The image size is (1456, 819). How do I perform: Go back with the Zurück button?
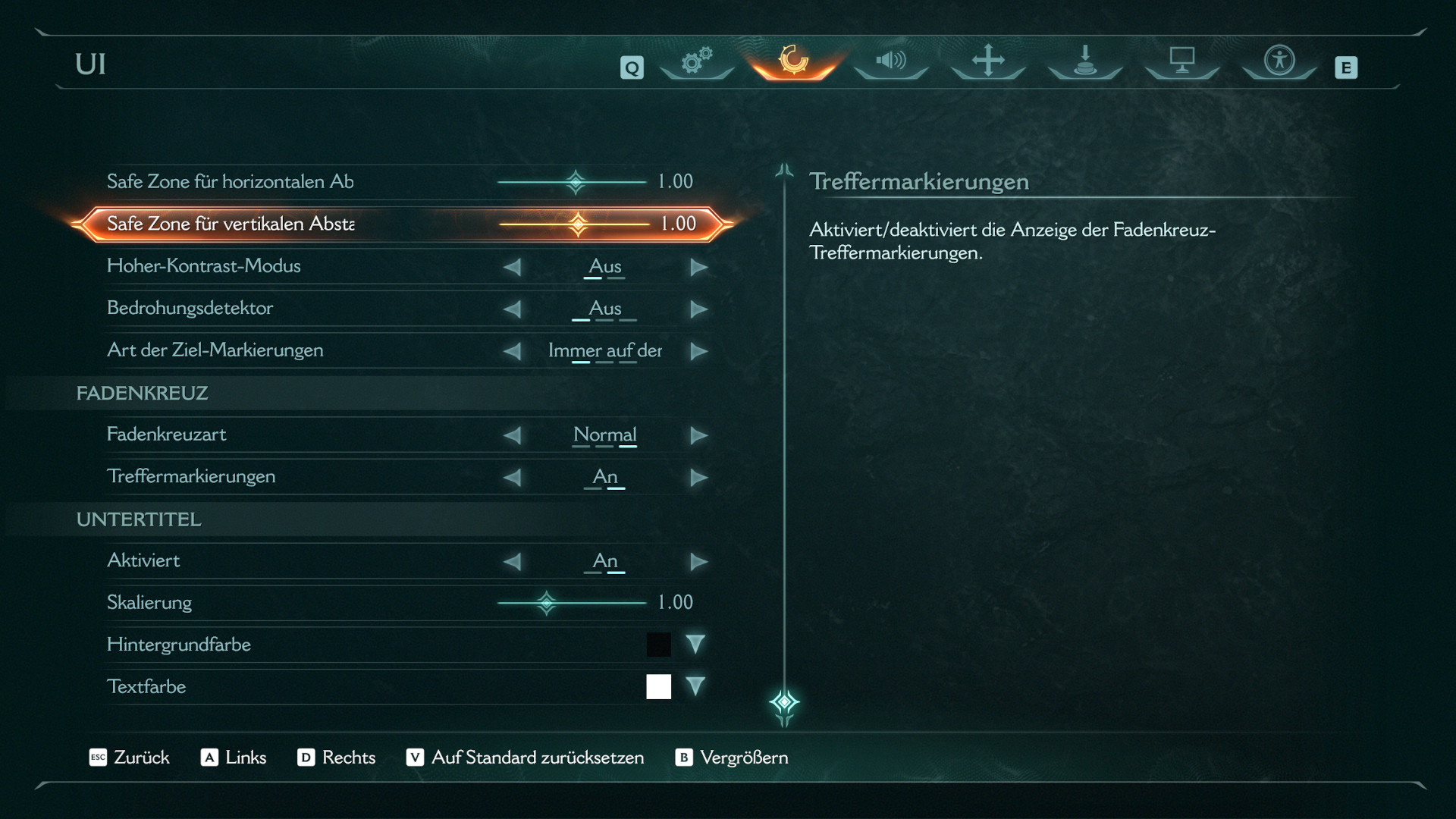(x=130, y=758)
